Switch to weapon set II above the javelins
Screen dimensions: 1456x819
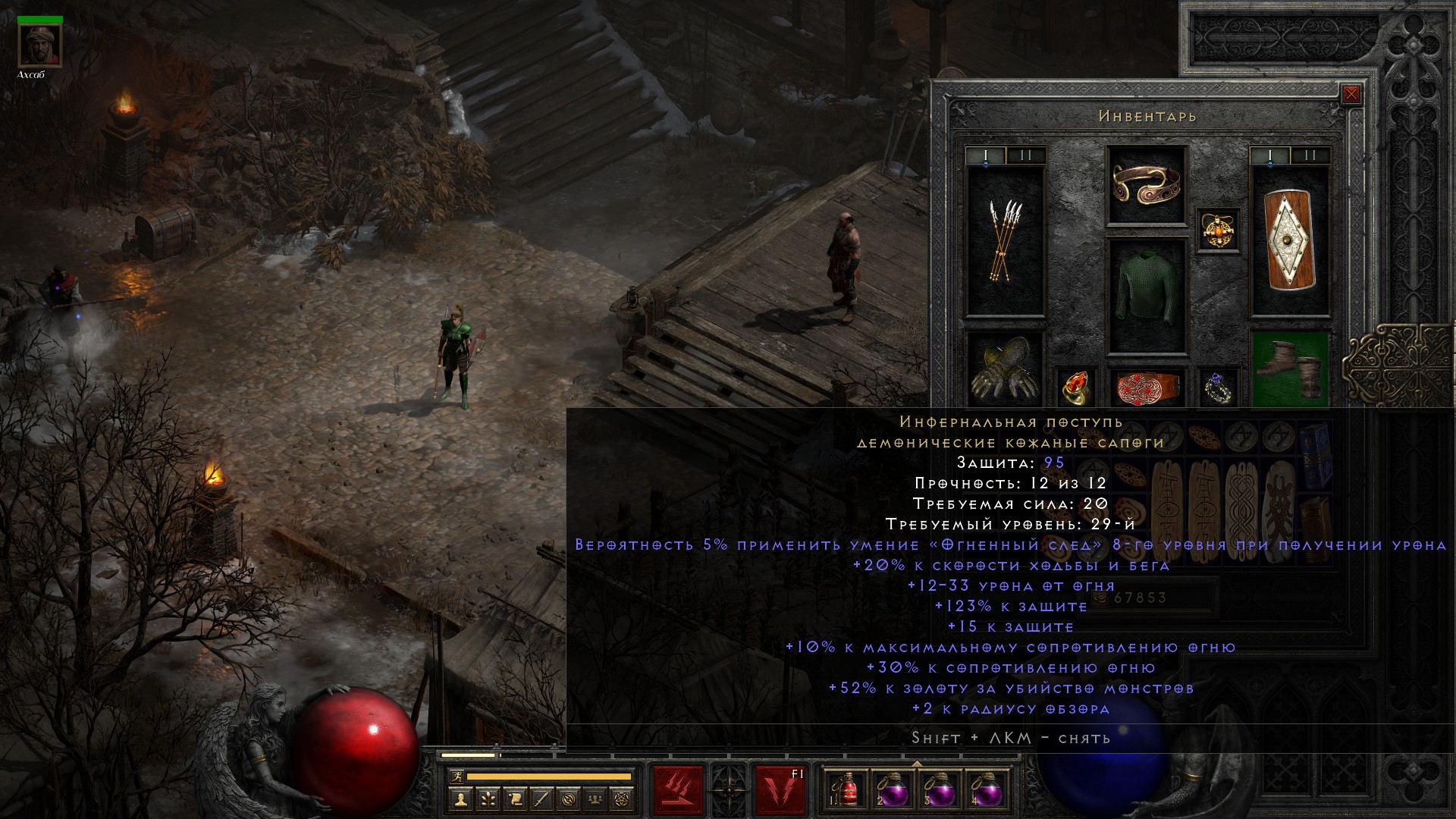pos(1026,156)
